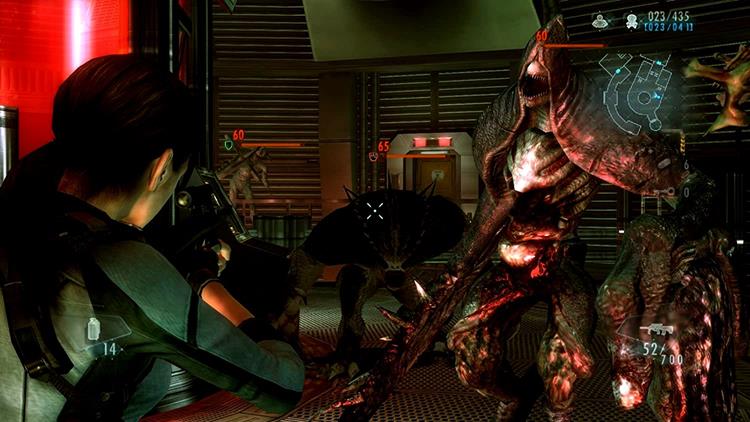750x422 pixels.
Task: Click the skull enemy-kill counter icon
Action: (x=632, y=19)
